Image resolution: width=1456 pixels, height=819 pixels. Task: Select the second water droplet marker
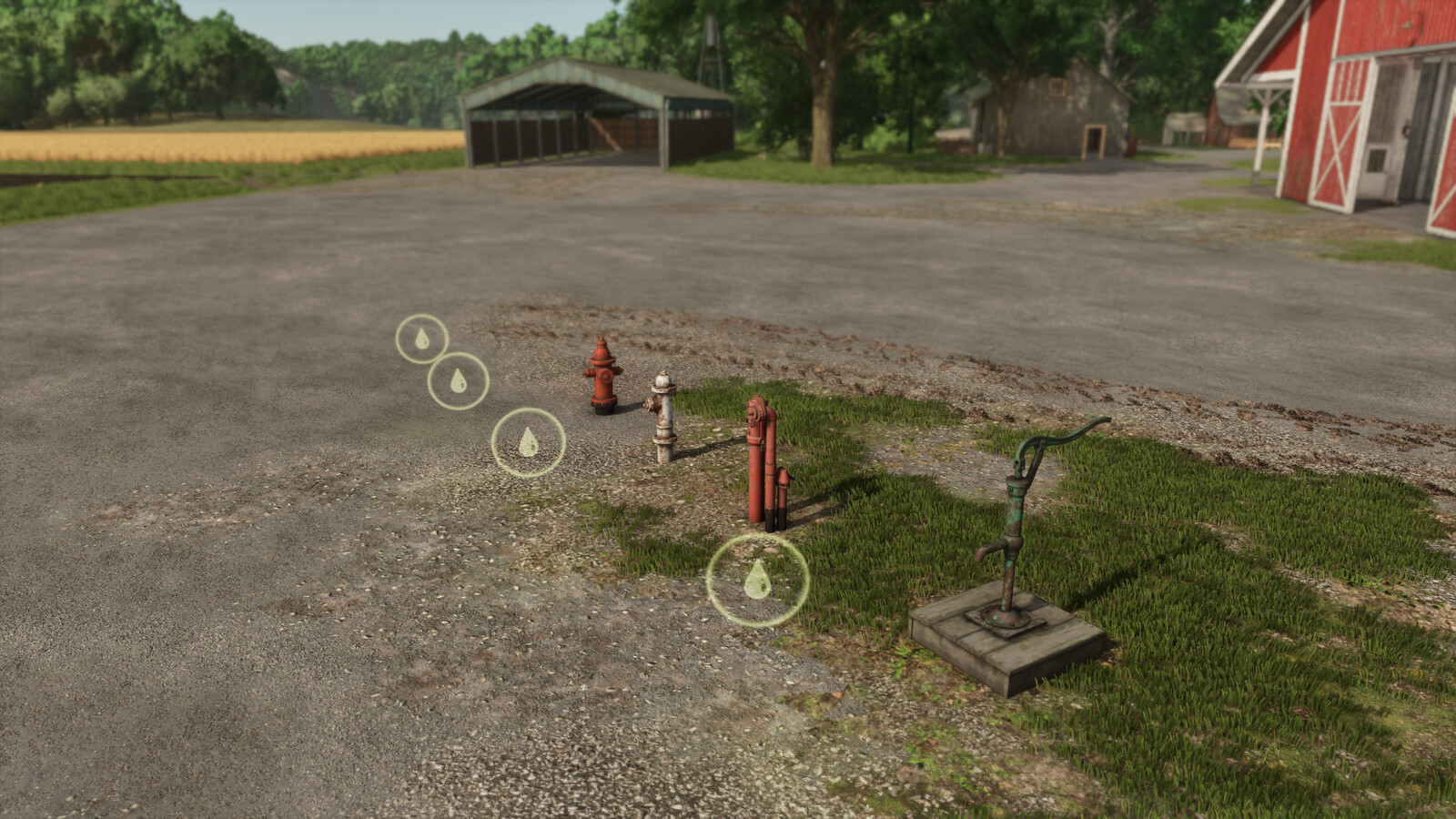pyautogui.click(x=459, y=381)
